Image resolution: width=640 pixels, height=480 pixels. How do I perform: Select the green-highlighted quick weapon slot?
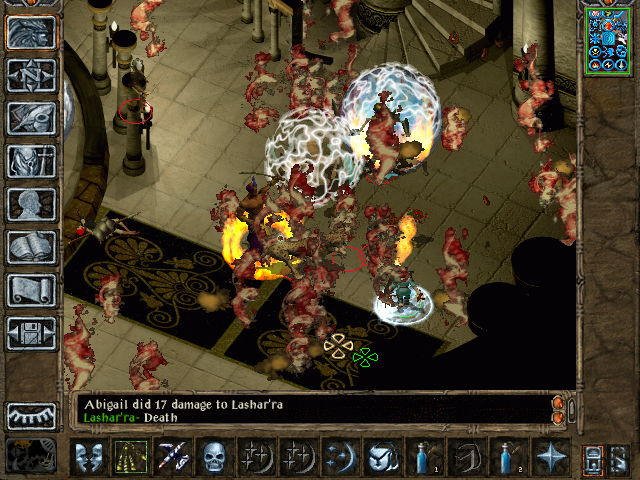click(132, 457)
